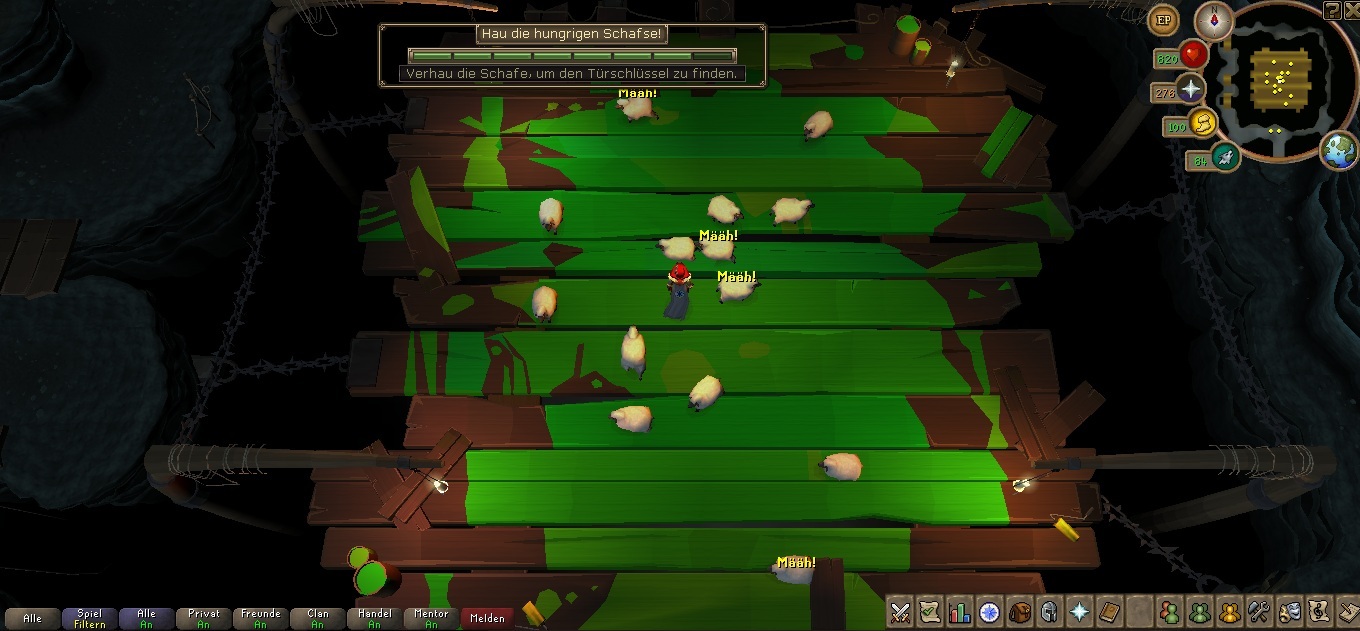
Task: Open the emotes theatre masks tab
Action: (1289, 611)
